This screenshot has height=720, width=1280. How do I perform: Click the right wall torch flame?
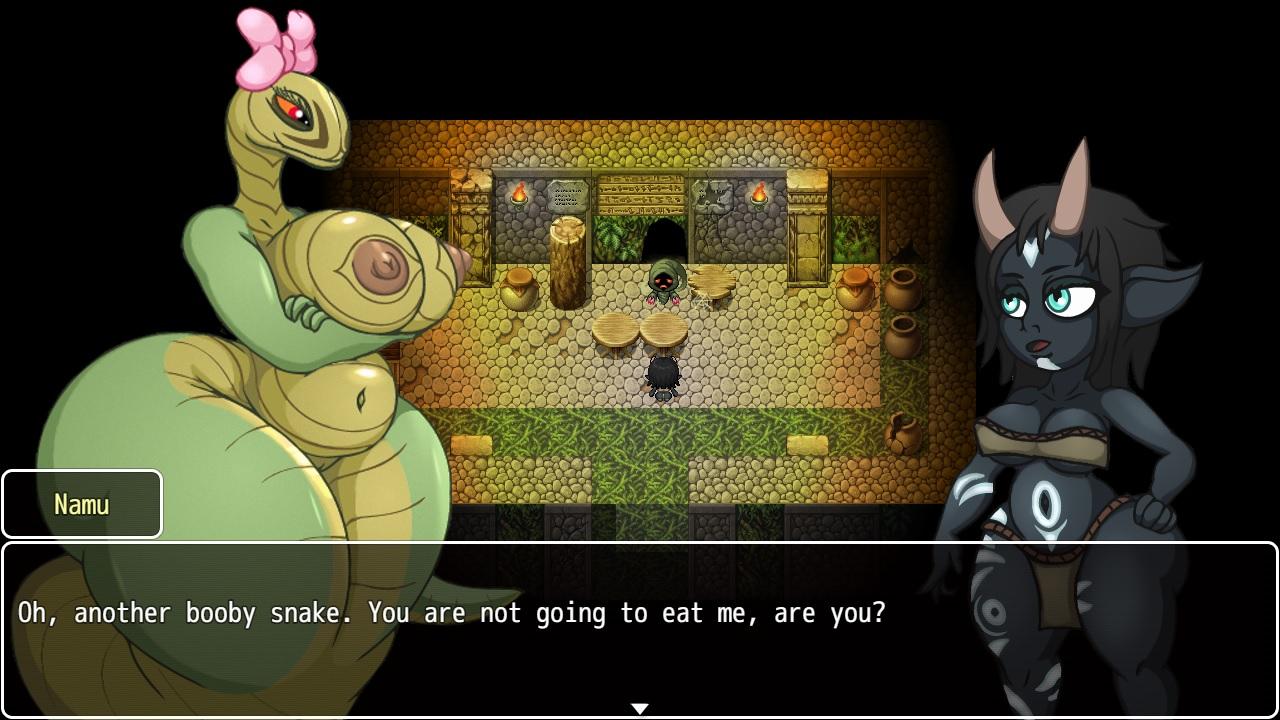pos(761,192)
